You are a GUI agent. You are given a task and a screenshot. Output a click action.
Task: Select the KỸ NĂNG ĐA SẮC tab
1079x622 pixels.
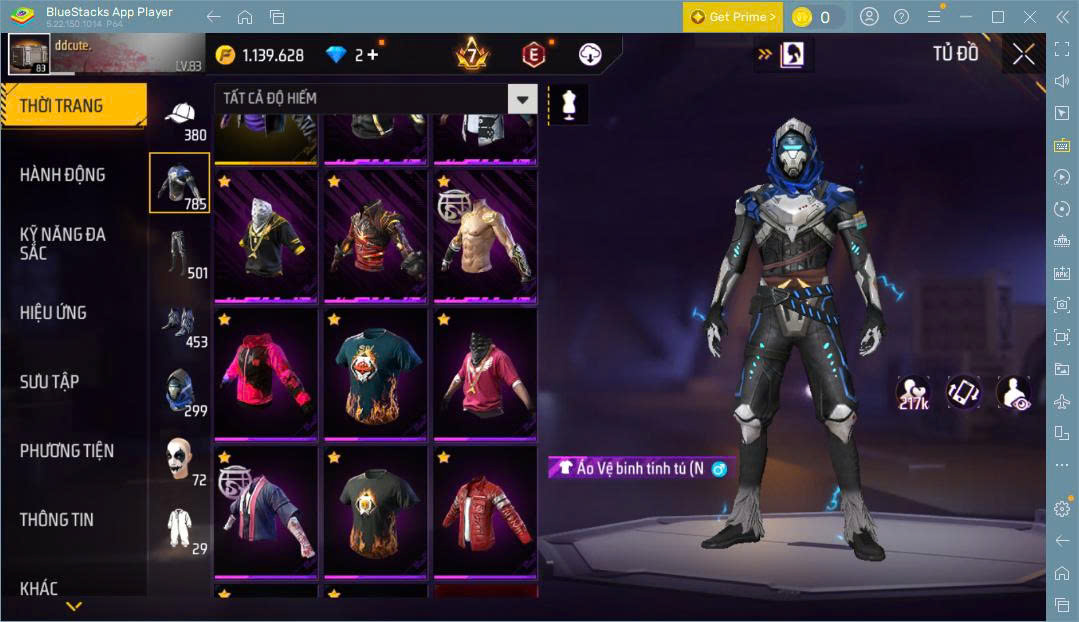coord(62,243)
